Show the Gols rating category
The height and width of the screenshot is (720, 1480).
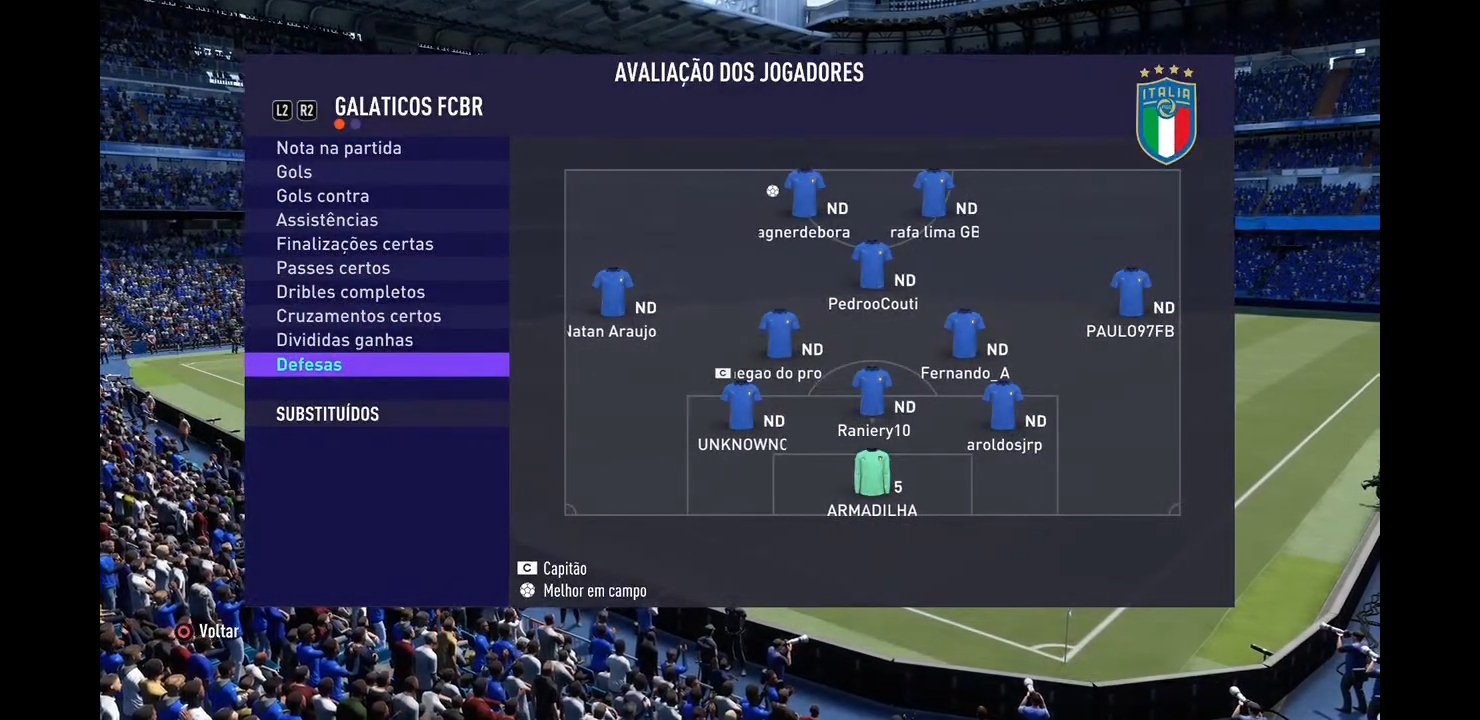coord(294,172)
